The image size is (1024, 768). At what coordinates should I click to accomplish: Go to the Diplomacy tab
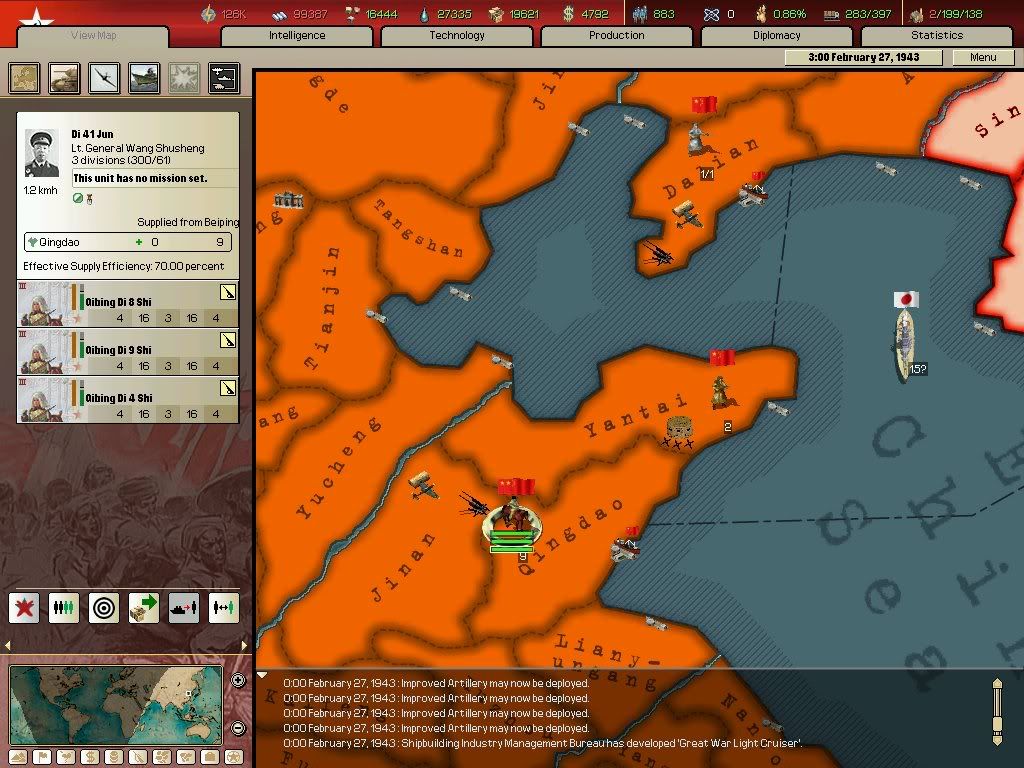777,36
